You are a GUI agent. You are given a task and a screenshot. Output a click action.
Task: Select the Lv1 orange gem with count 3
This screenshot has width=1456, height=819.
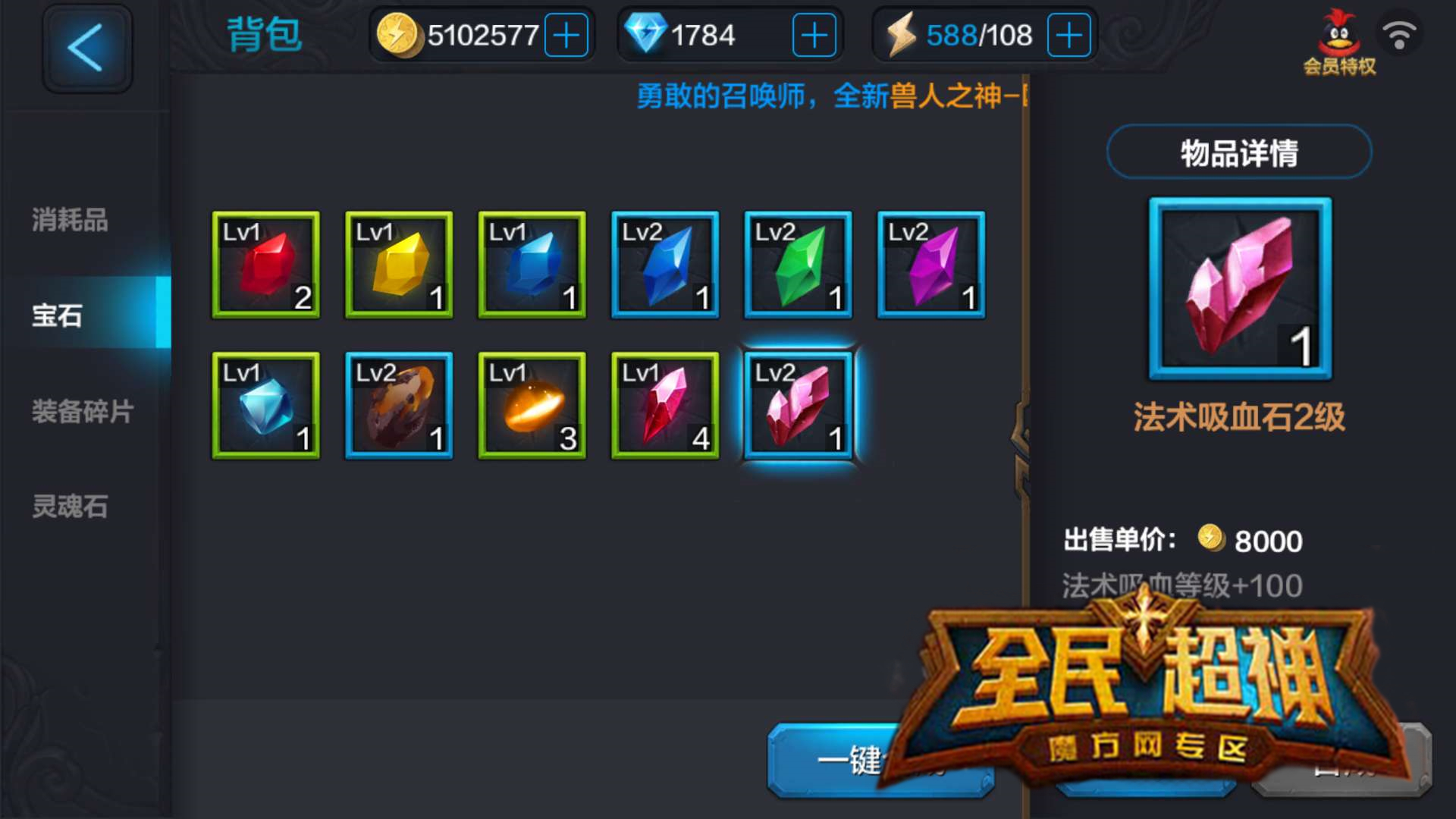click(x=531, y=405)
